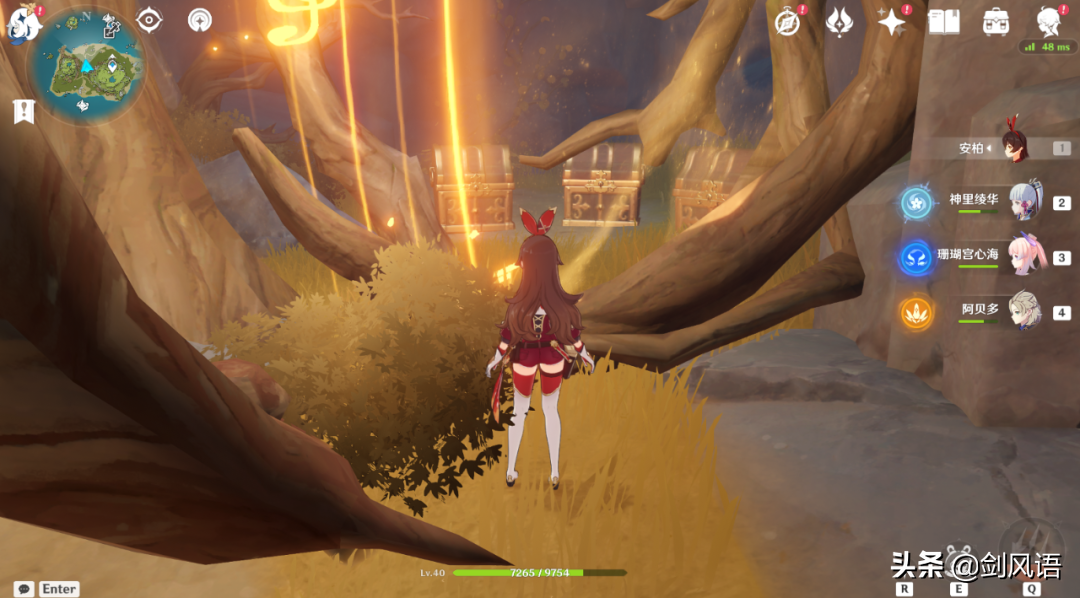
Task: Open the quest bookmark with exclamation mark
Action: pyautogui.click(x=23, y=111)
